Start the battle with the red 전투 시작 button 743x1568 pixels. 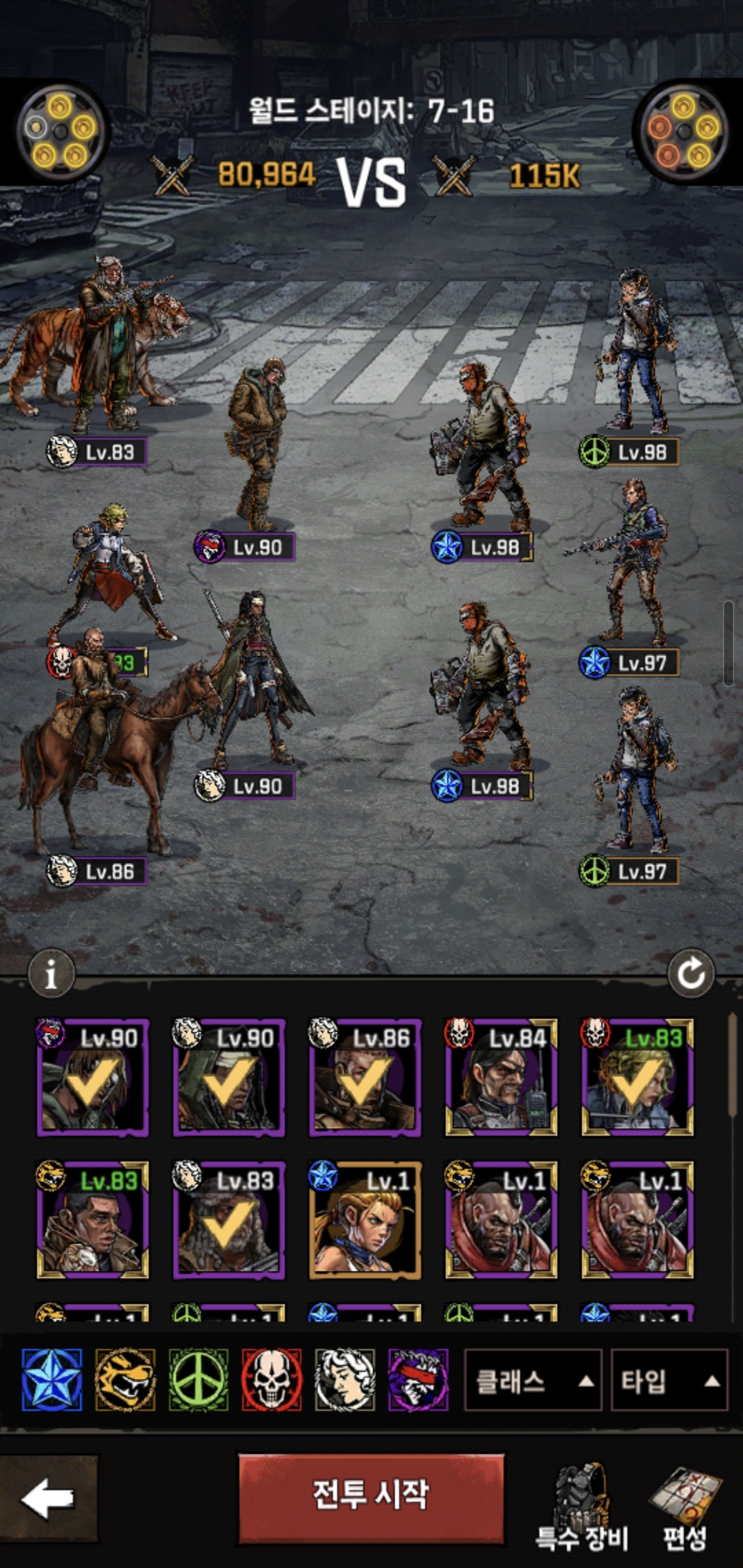pos(371,1496)
